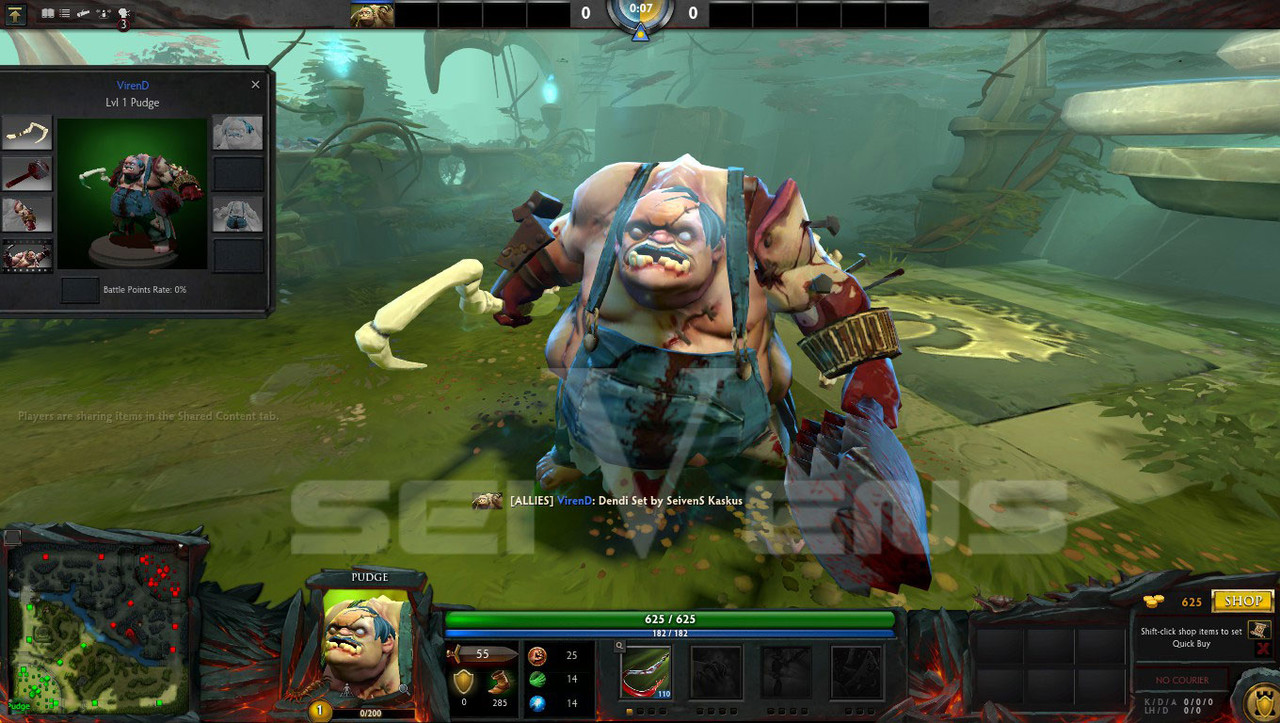
Task: Click Pudge's hero icon in top bar
Action: coord(371,15)
